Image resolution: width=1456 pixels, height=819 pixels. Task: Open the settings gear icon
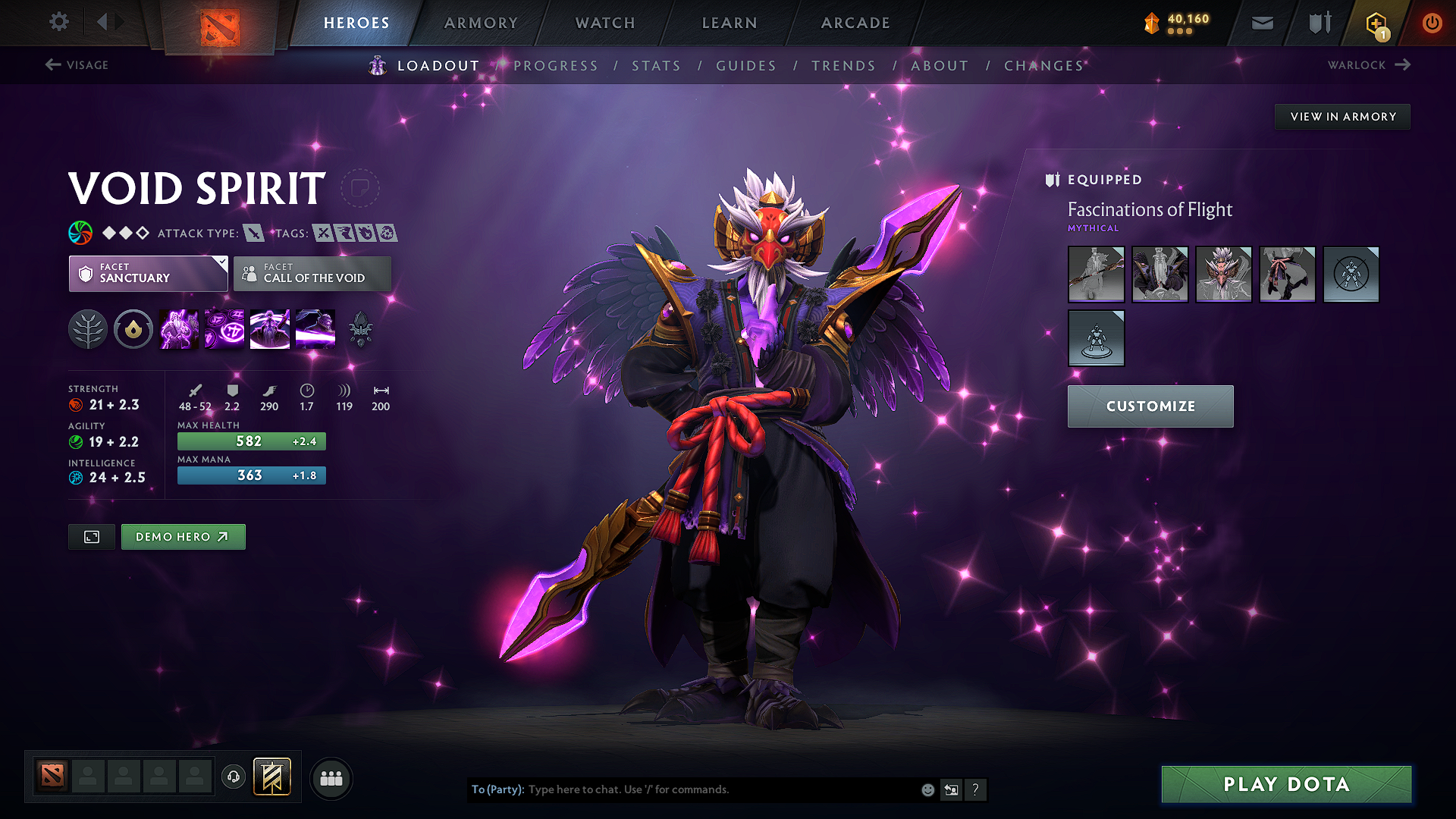click(x=58, y=22)
